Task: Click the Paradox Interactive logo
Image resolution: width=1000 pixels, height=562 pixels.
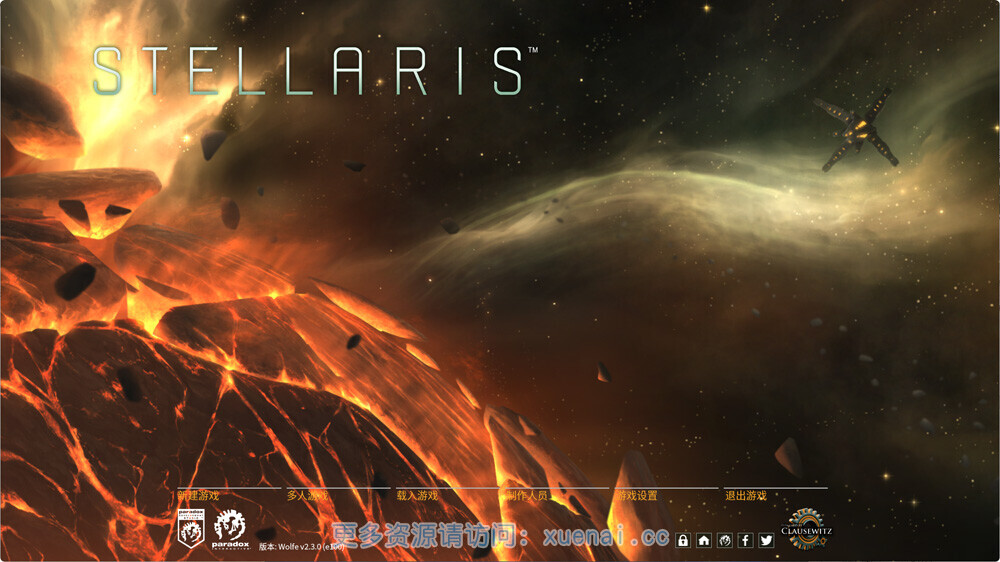Action: click(x=229, y=529)
